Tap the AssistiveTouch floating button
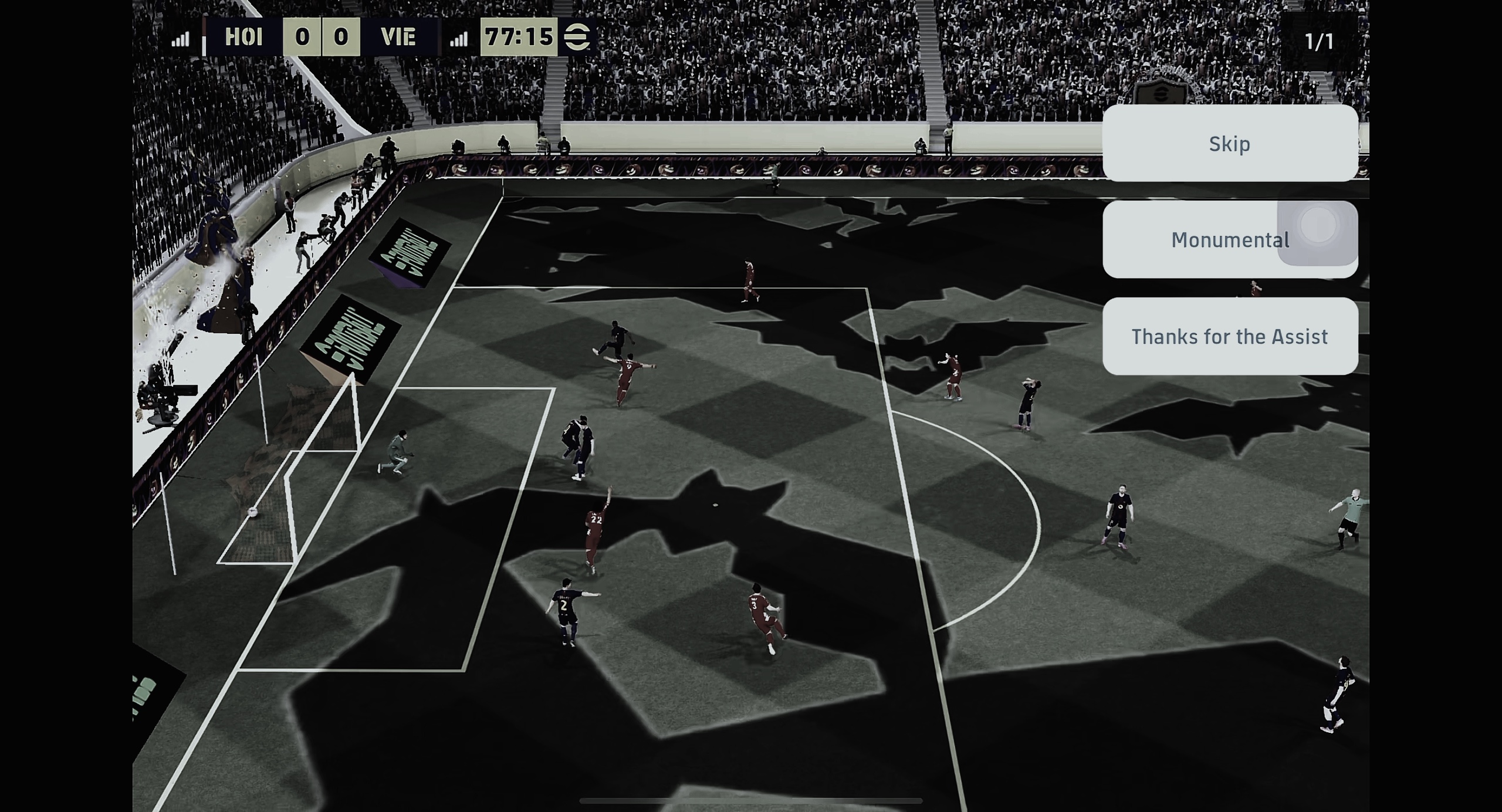This screenshot has height=812, width=1502. [x=1318, y=226]
